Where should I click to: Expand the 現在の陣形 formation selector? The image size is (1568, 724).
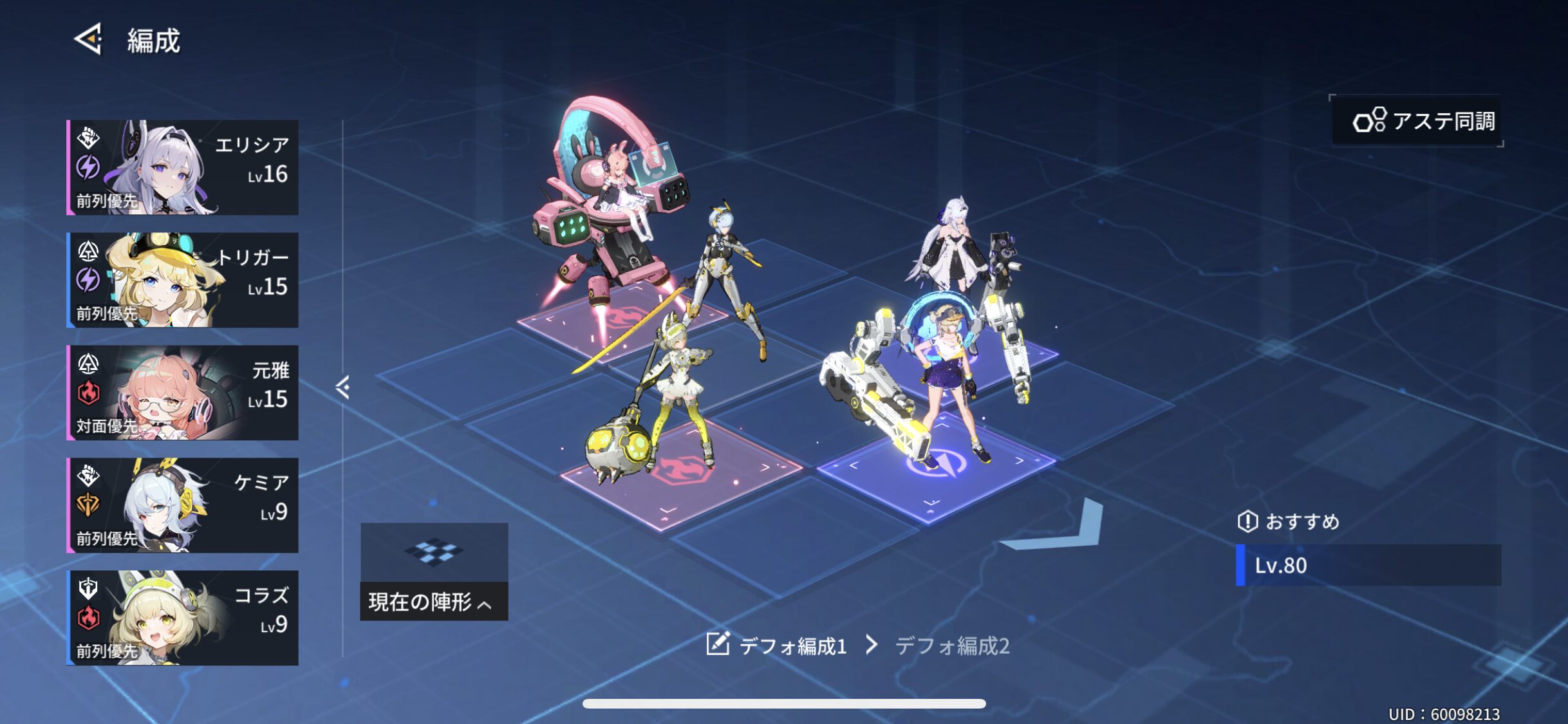tap(434, 602)
